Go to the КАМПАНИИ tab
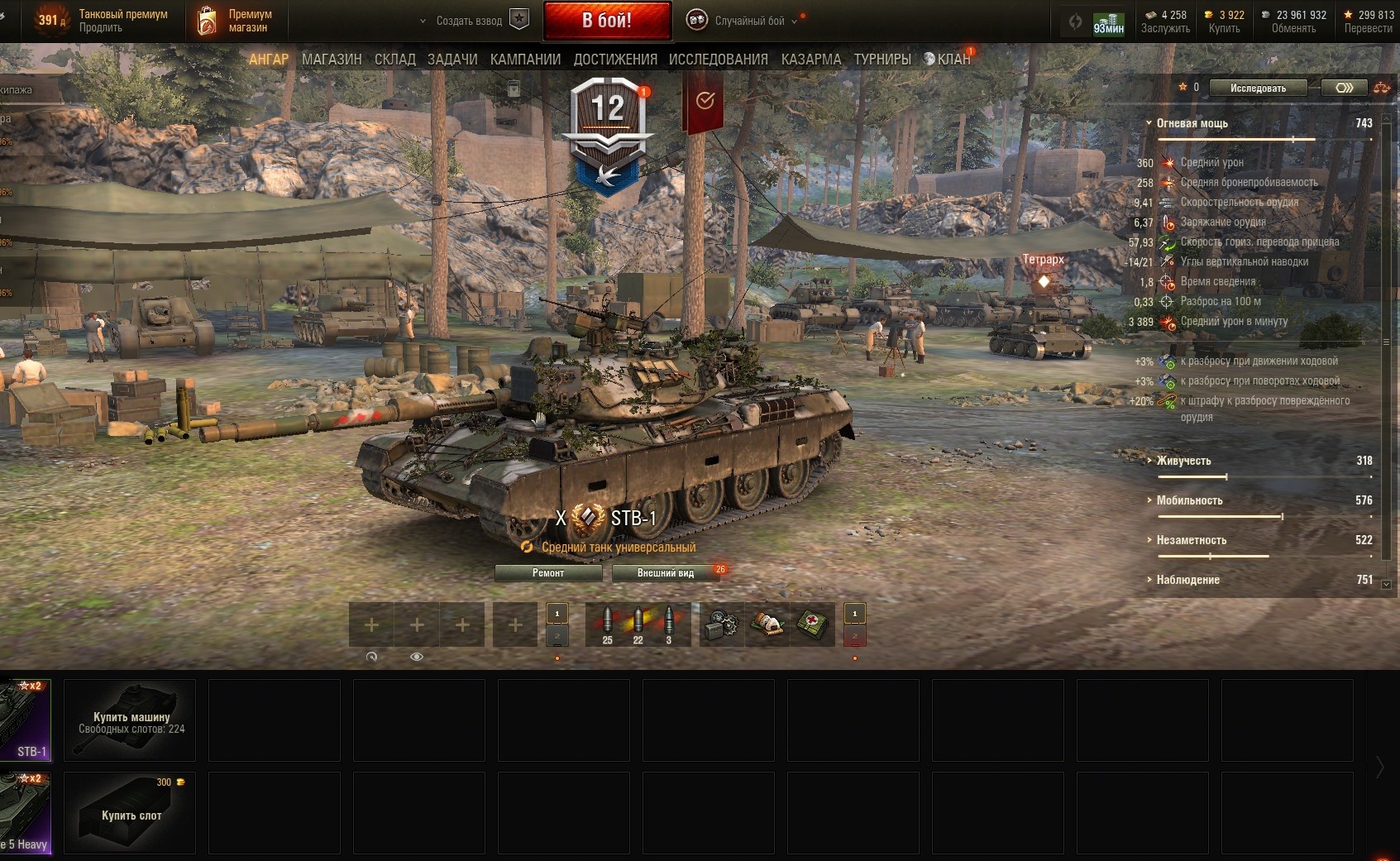Viewport: 1400px width, 861px height. (525, 60)
